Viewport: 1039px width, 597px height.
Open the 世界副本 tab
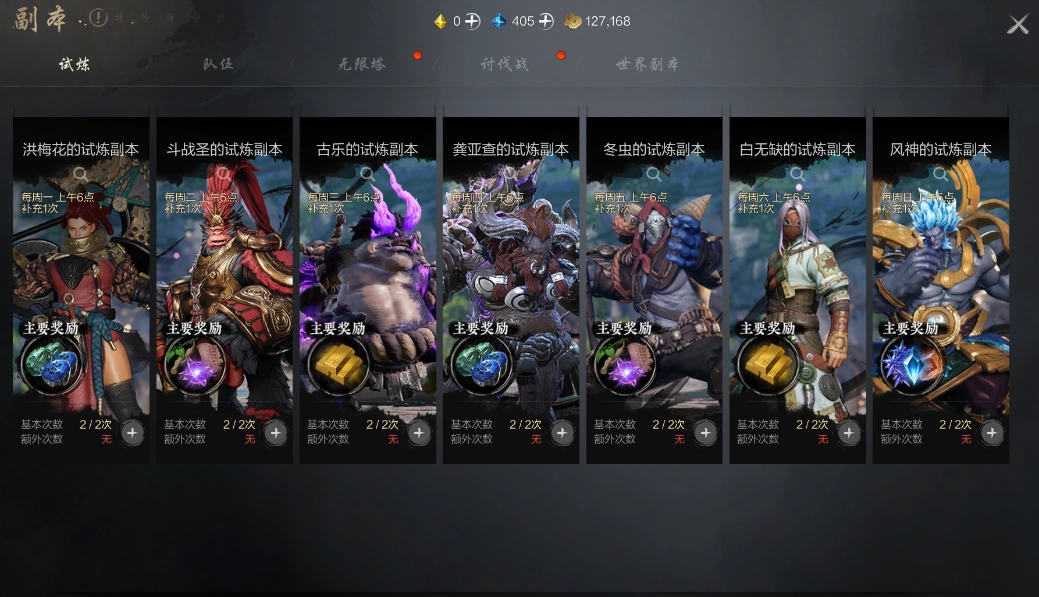[x=647, y=64]
